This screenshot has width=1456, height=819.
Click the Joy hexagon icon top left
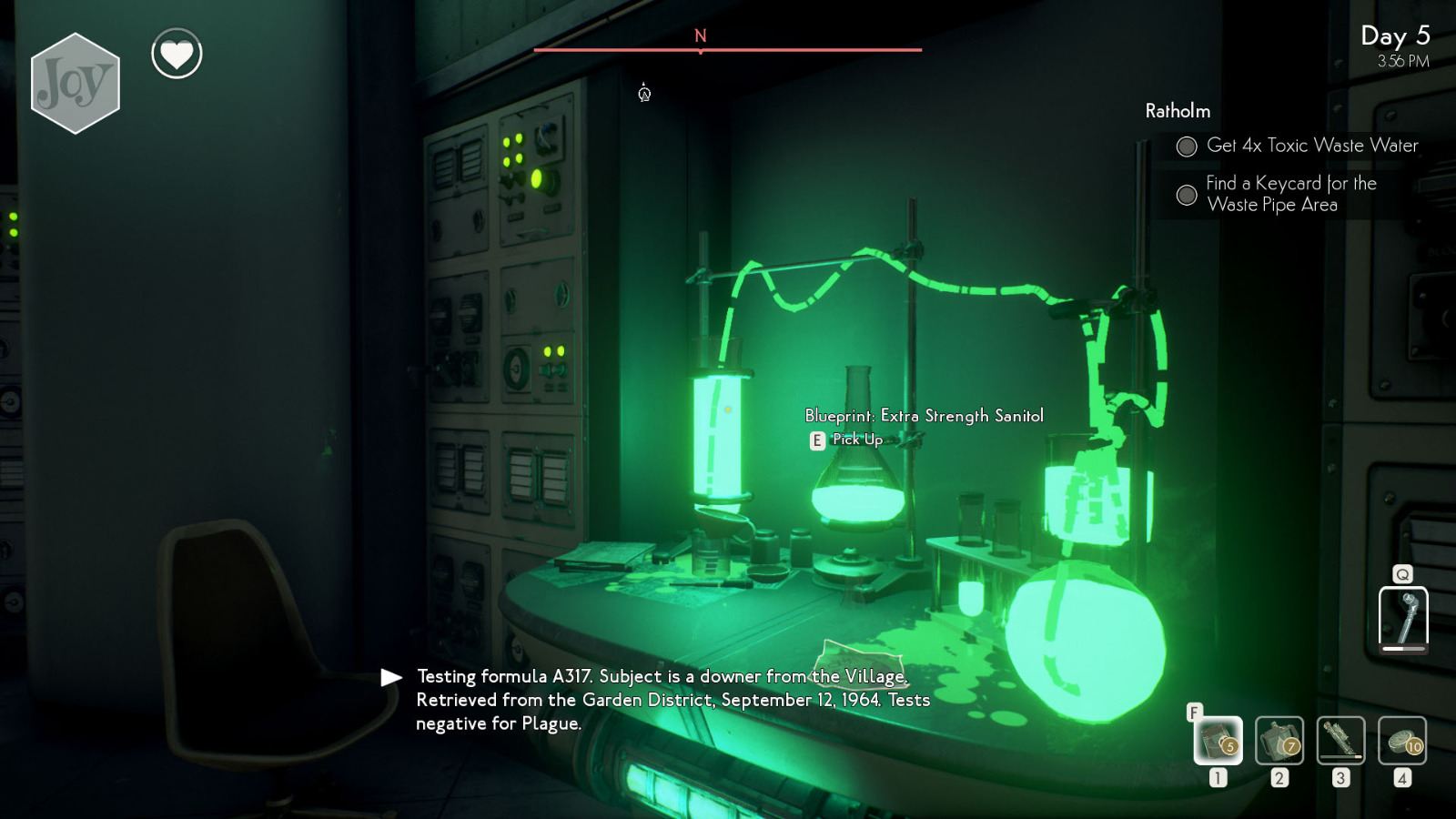coord(76,85)
